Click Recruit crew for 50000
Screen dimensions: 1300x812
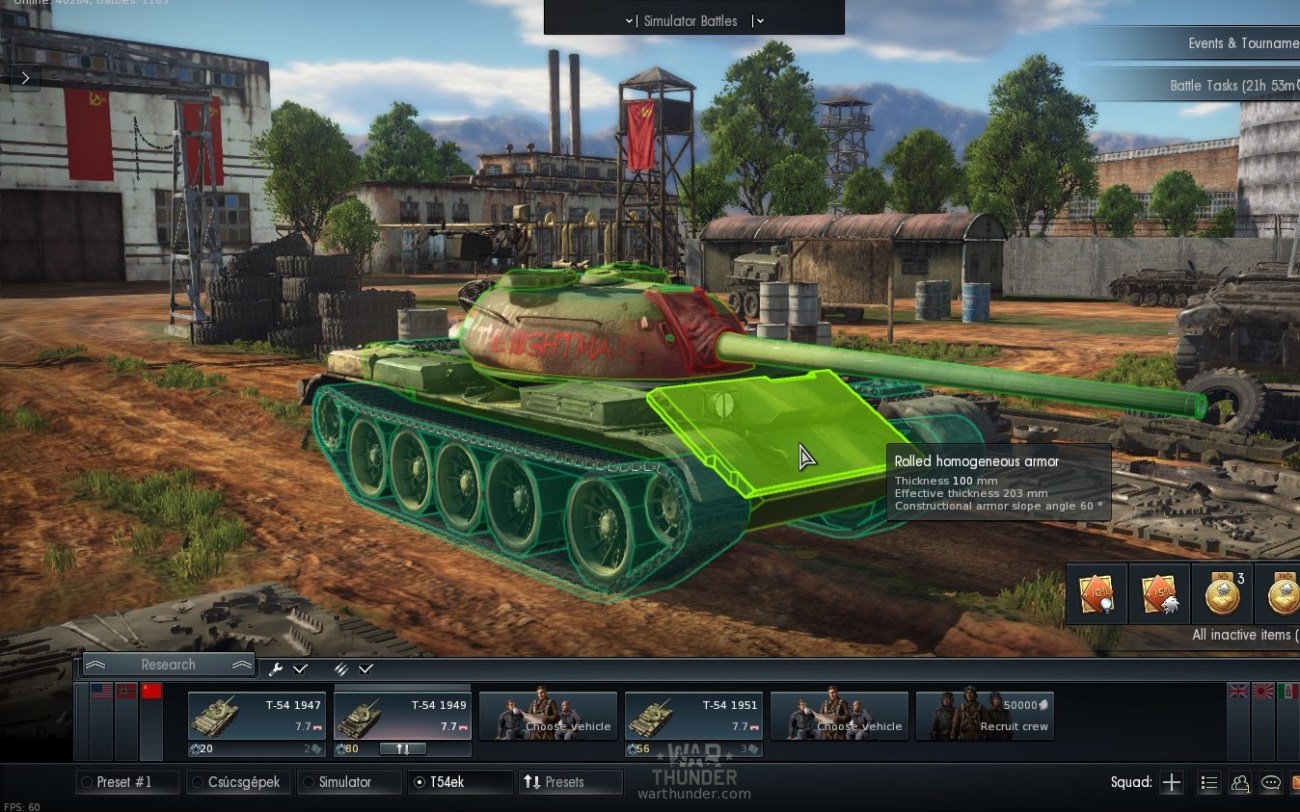984,717
